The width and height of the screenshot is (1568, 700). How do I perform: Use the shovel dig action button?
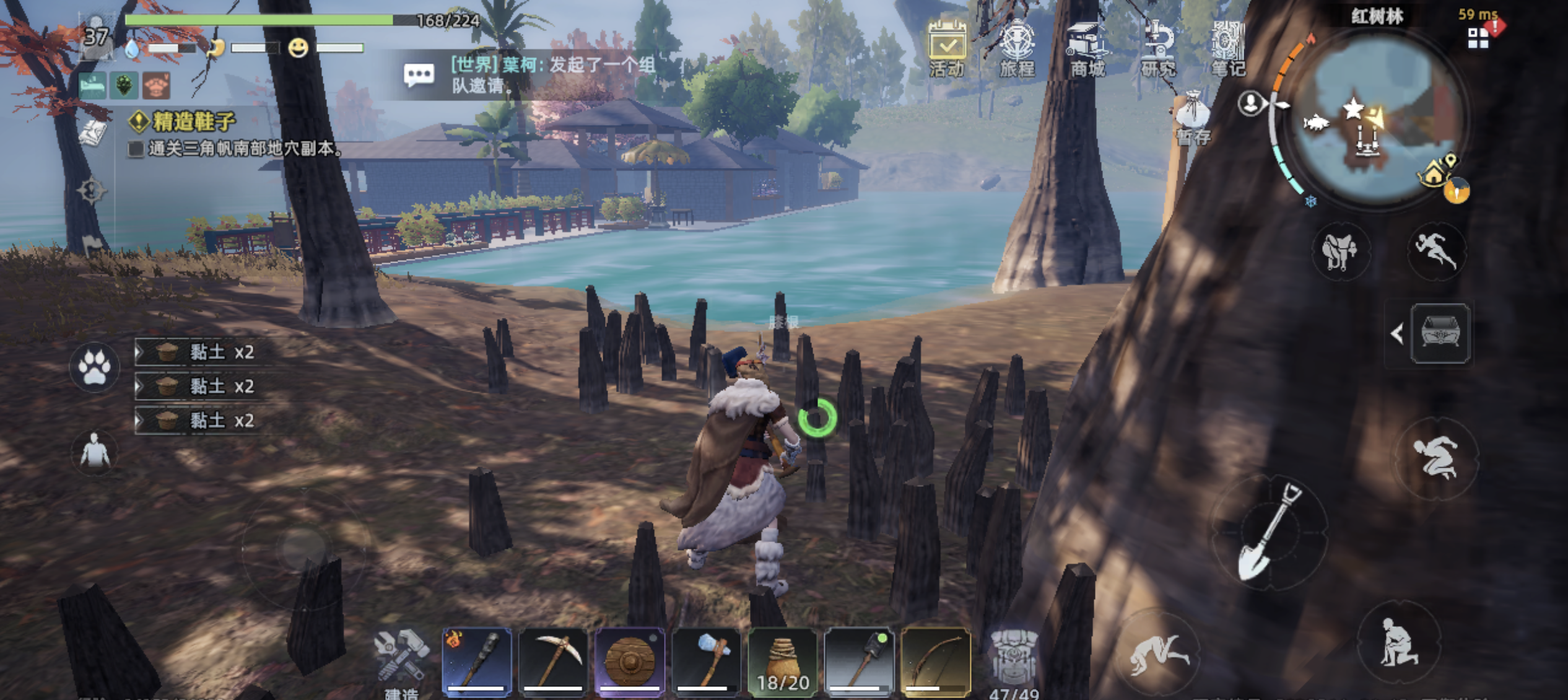[x=1270, y=532]
